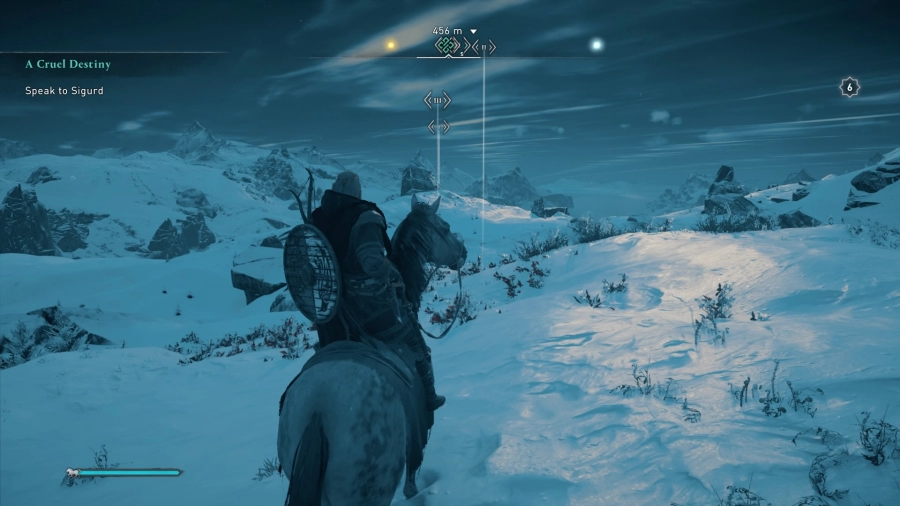Select the glowing white mystery dot on compass
Image resolution: width=900 pixels, height=506 pixels.
[597, 44]
